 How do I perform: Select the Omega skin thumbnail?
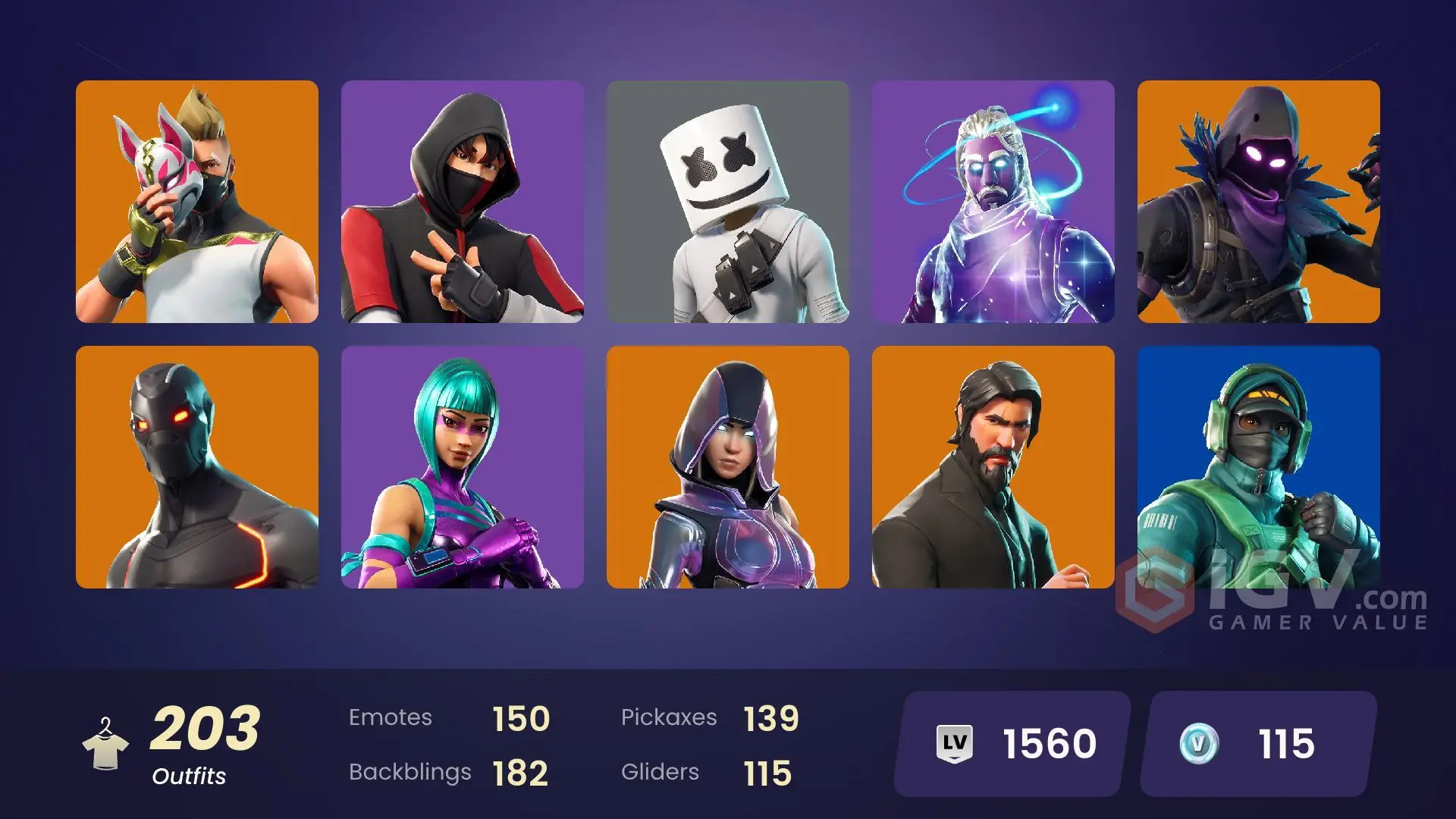[197, 466]
